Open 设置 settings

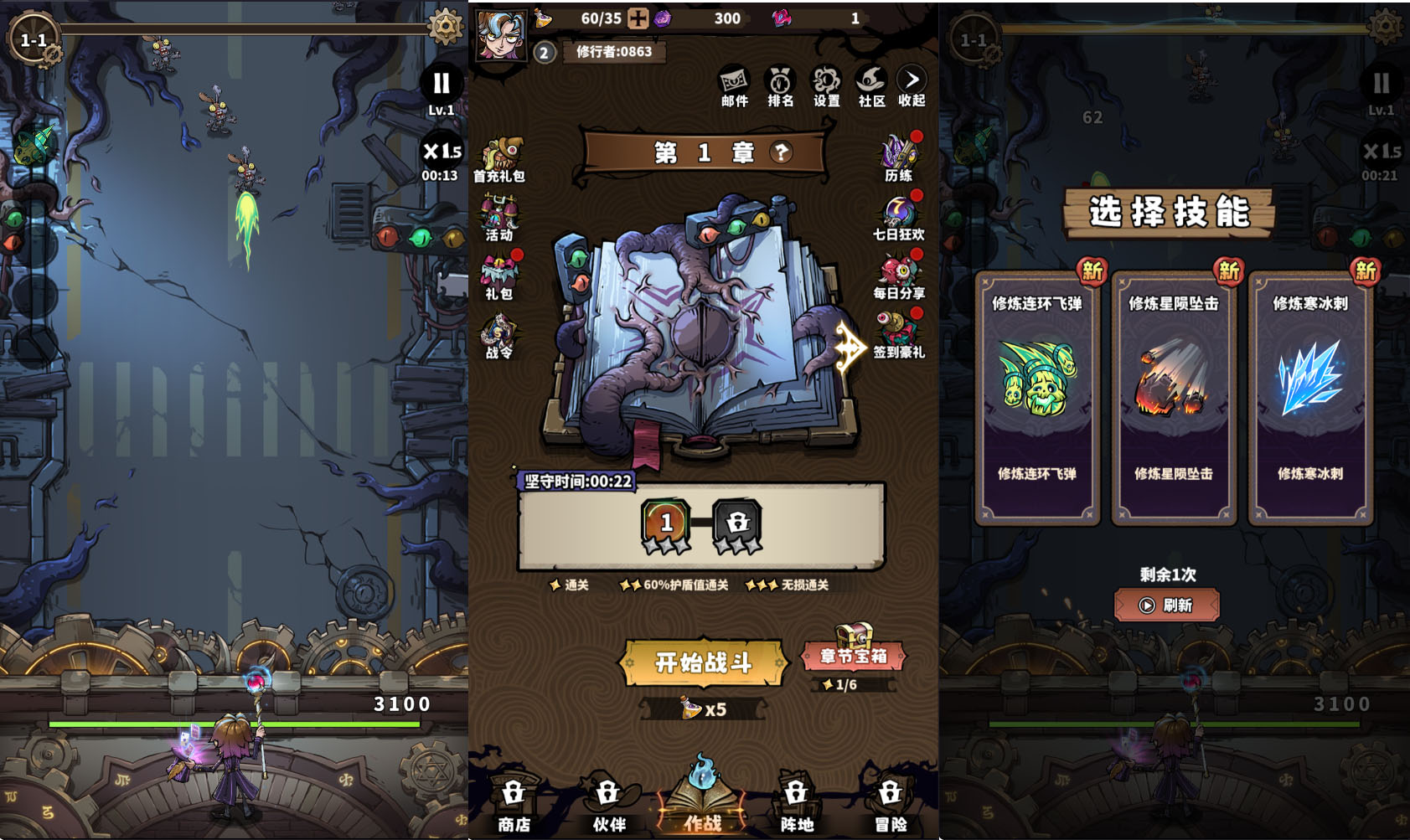pos(826,86)
